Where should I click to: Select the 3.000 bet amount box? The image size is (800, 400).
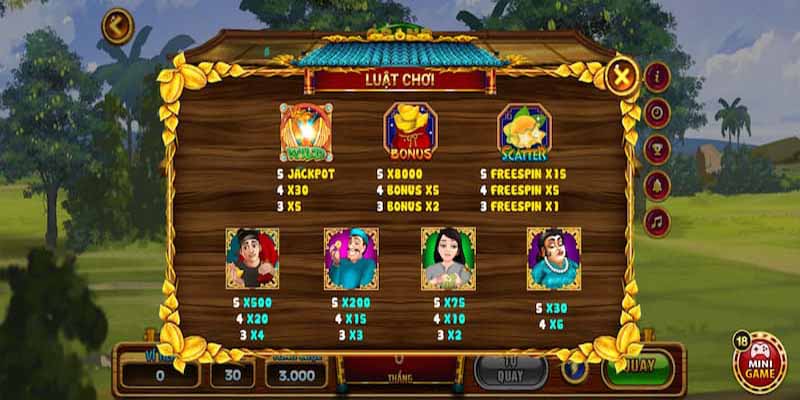[296, 374]
